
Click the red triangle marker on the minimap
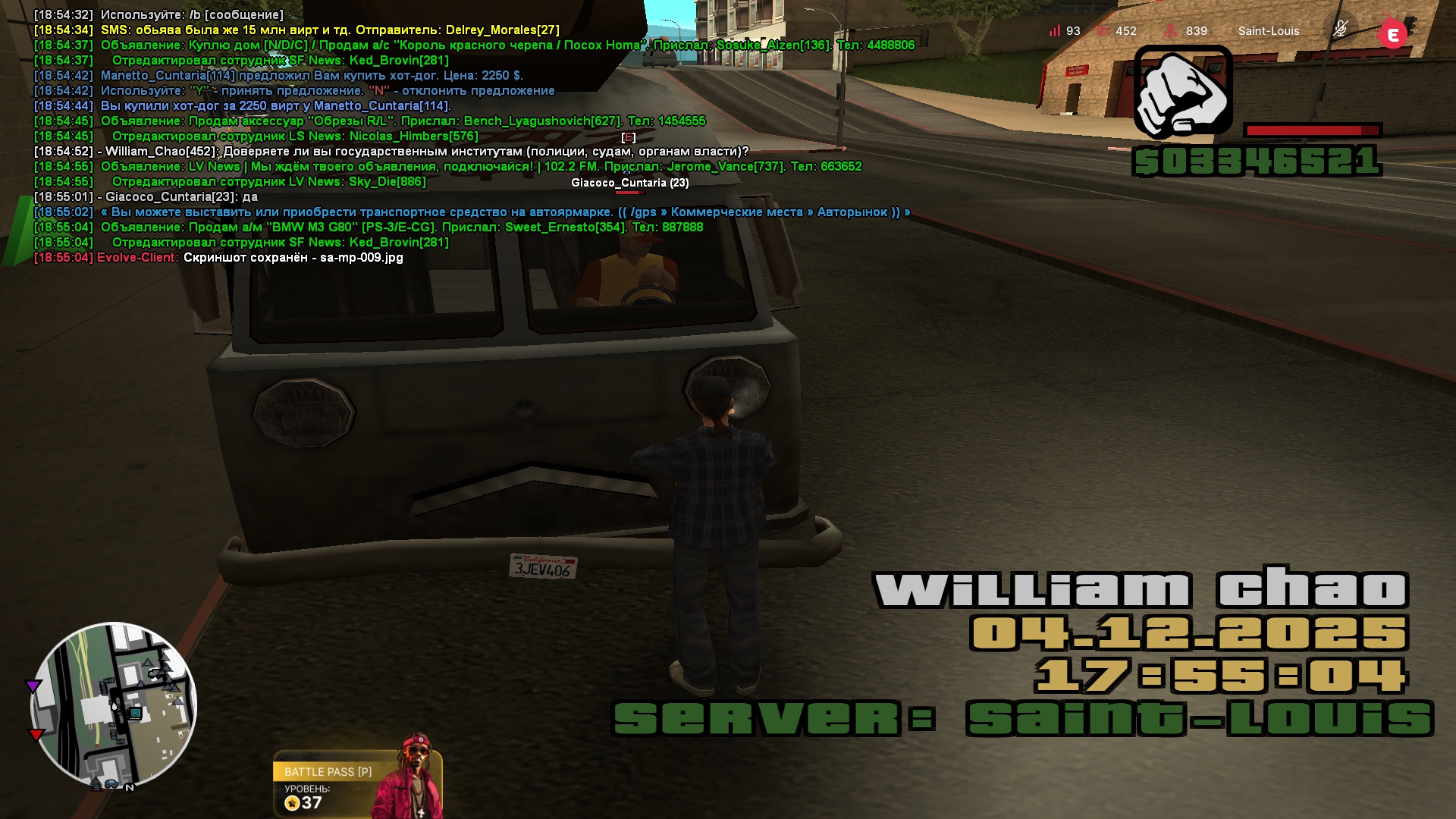coord(36,734)
